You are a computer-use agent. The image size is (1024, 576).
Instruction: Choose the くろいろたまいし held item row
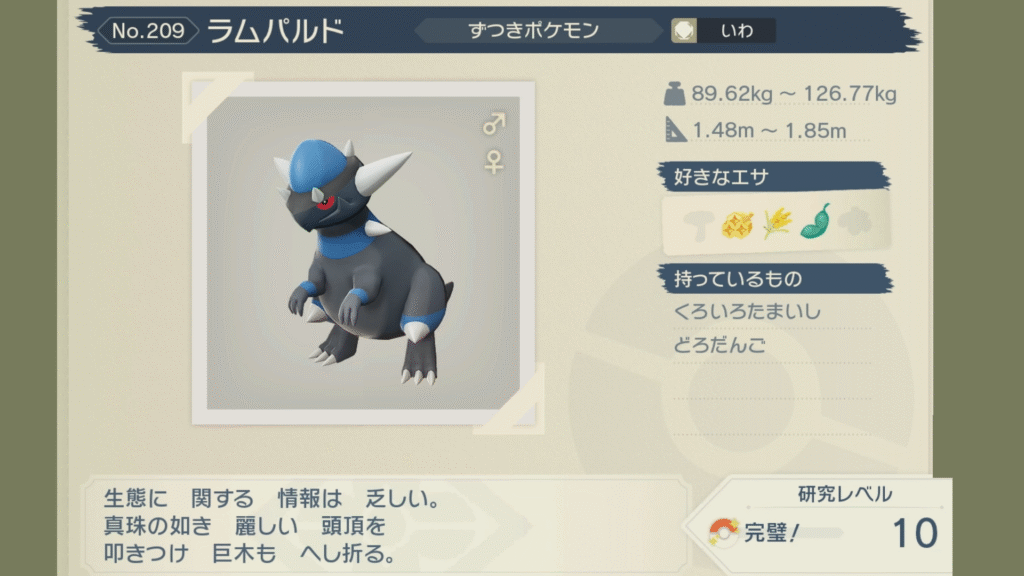tap(748, 312)
